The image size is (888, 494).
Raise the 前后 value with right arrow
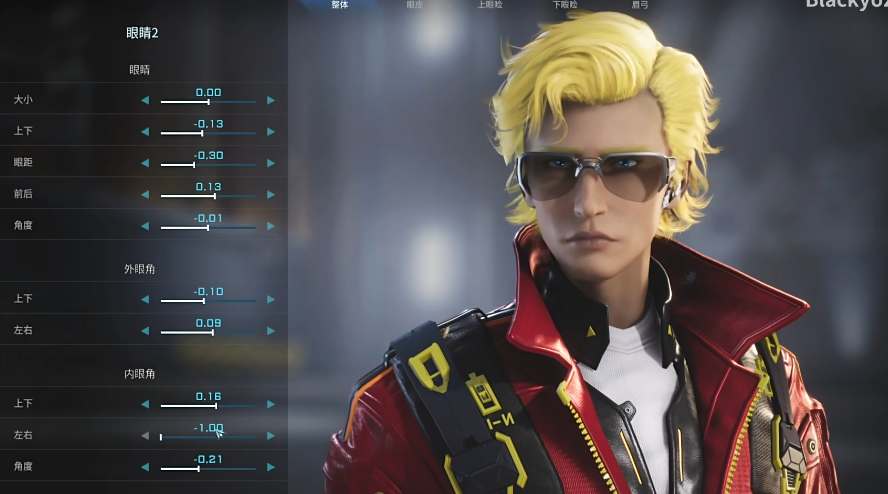[271, 195]
